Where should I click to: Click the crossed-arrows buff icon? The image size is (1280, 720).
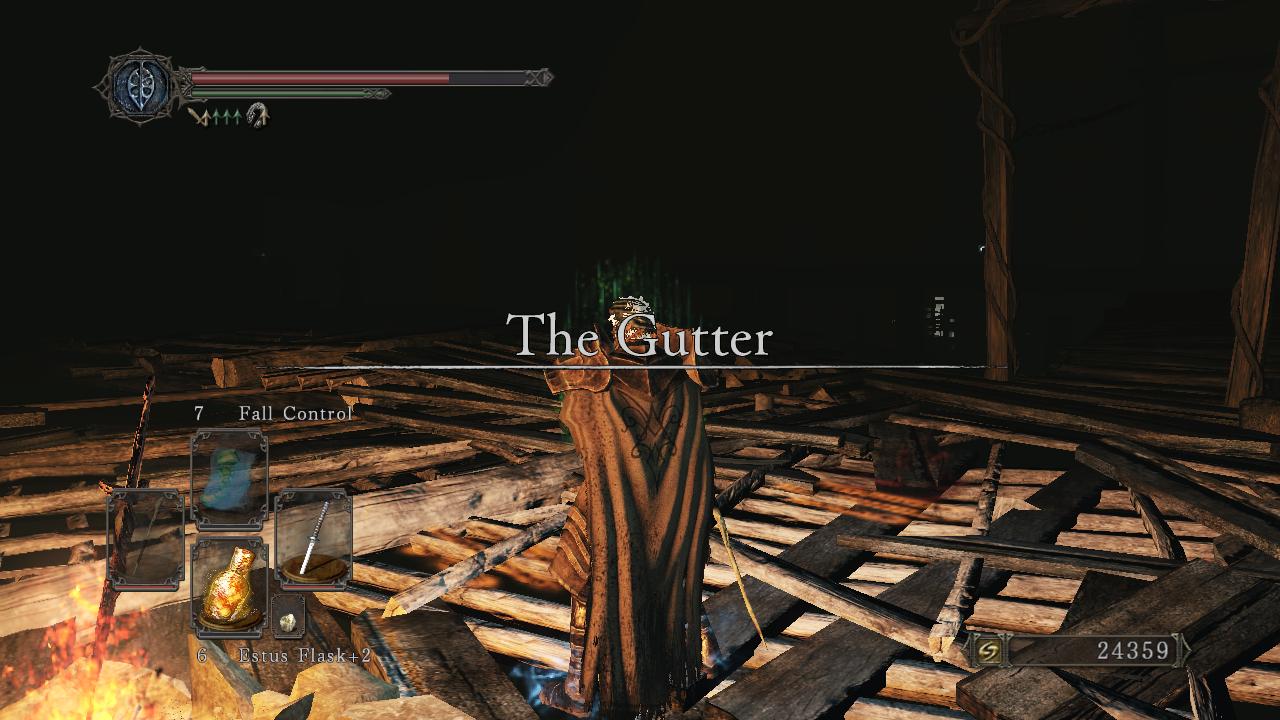pos(199,115)
